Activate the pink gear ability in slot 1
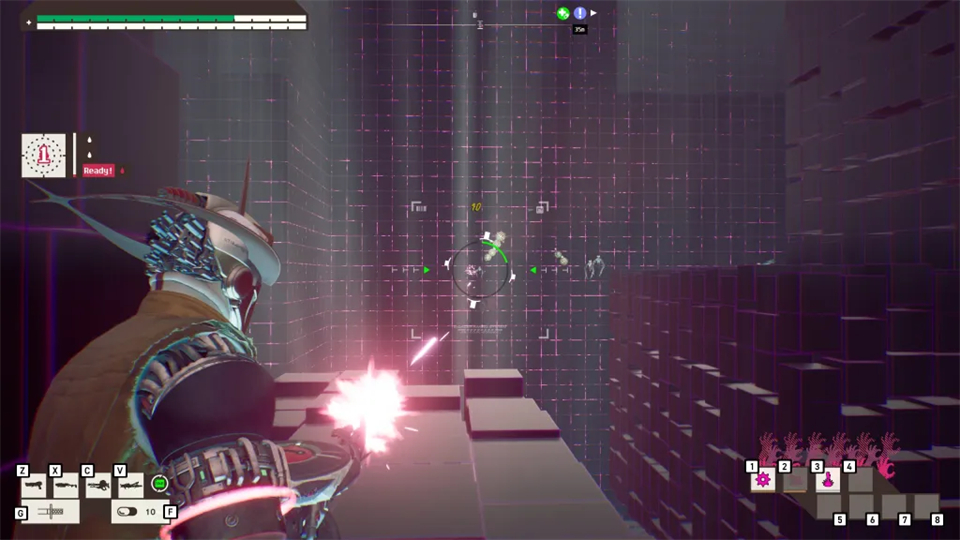 [764, 480]
